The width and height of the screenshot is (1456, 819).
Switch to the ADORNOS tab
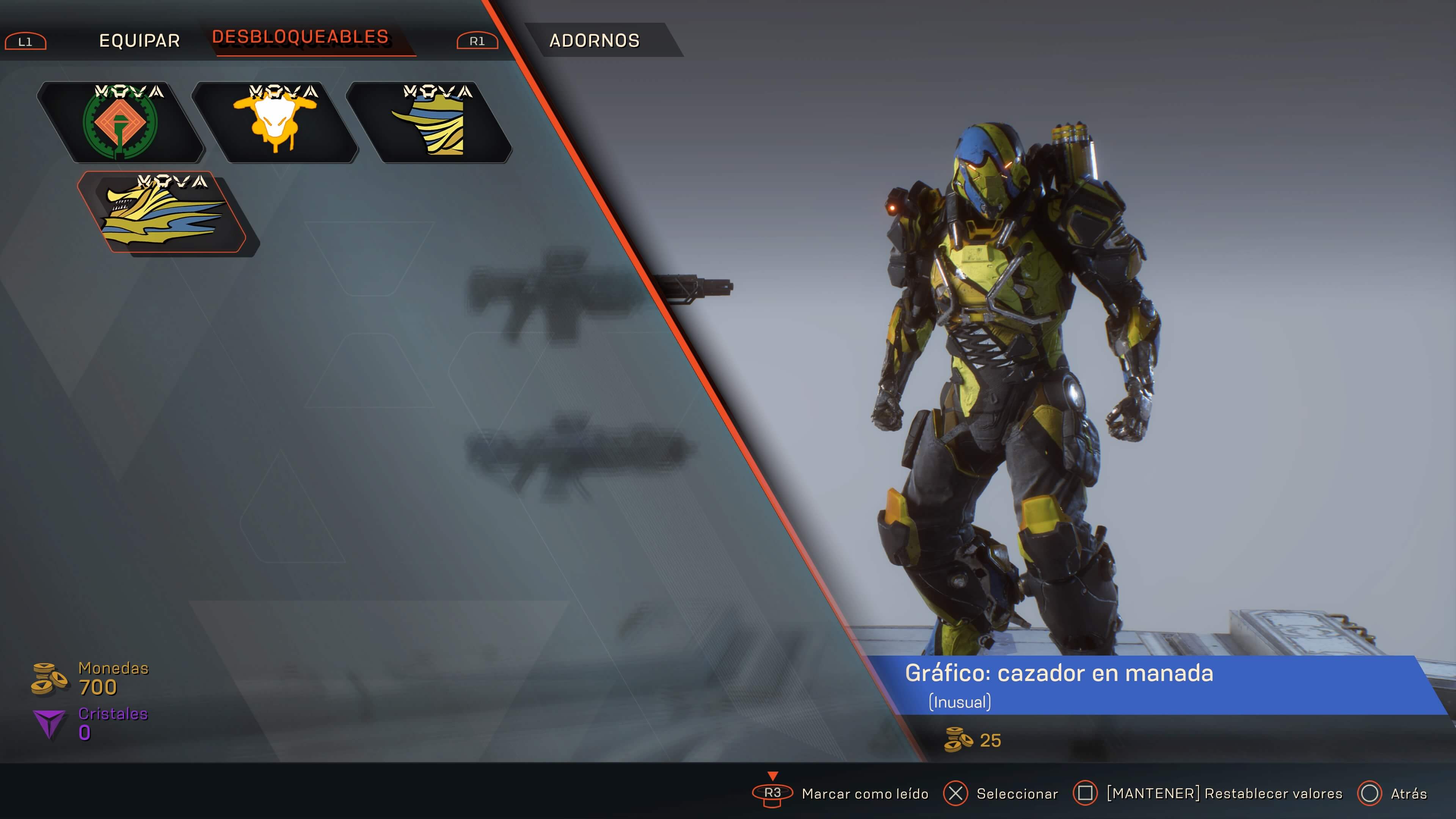595,39
